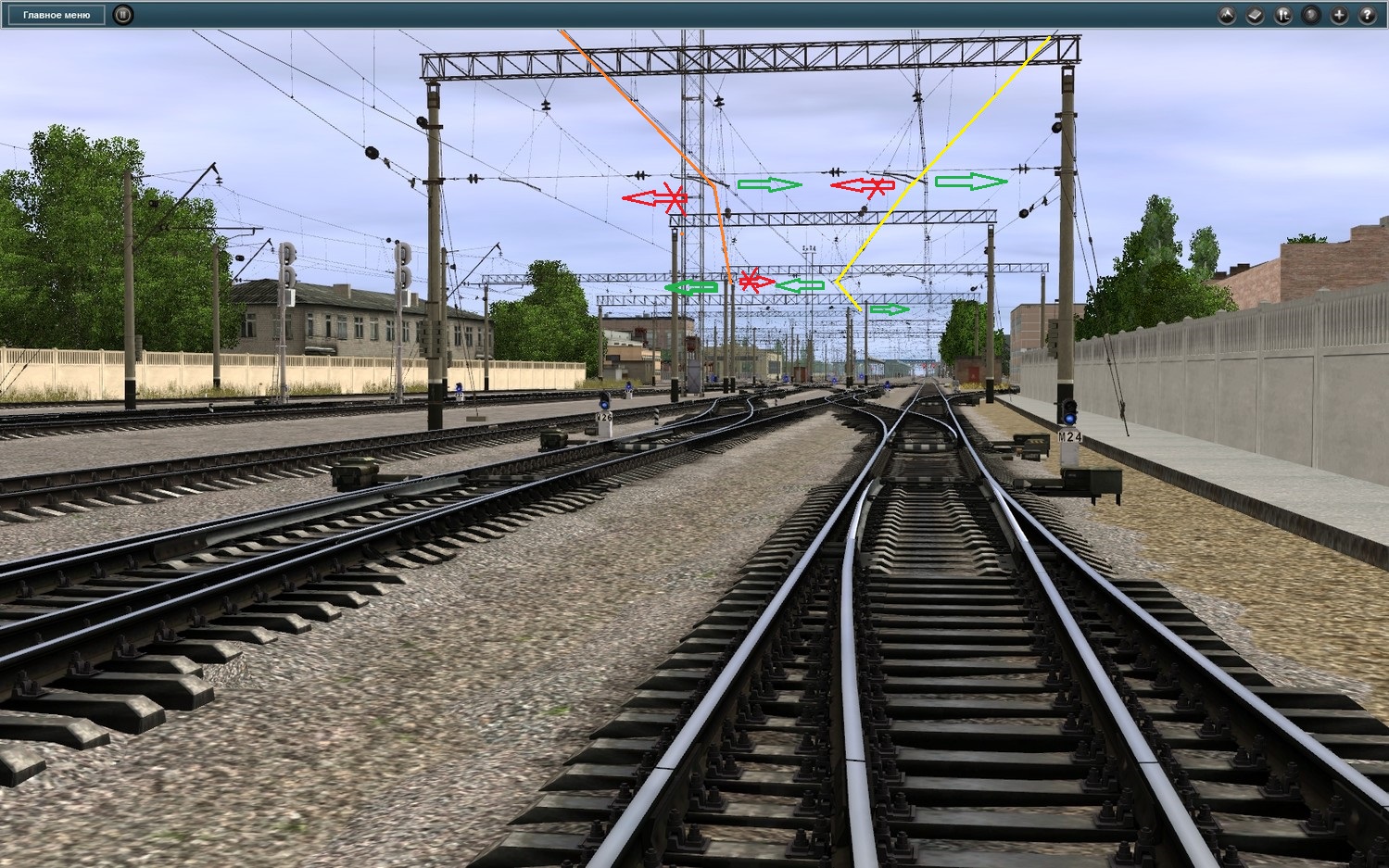Open the flat tile layer icon
Viewport: 1389px width, 868px height.
click(x=1255, y=15)
